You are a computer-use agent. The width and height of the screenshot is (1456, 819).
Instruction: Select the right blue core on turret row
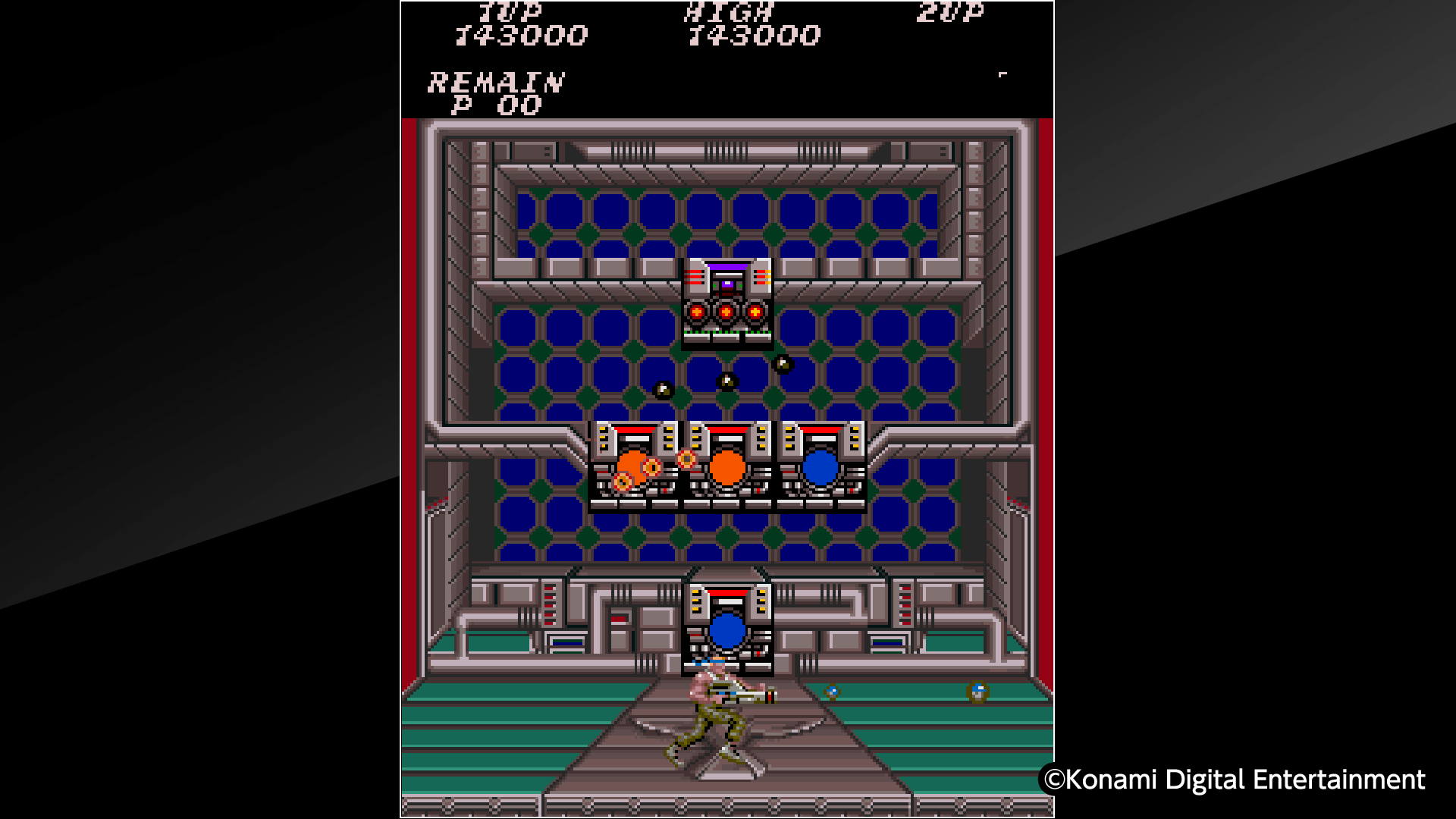coord(821,468)
